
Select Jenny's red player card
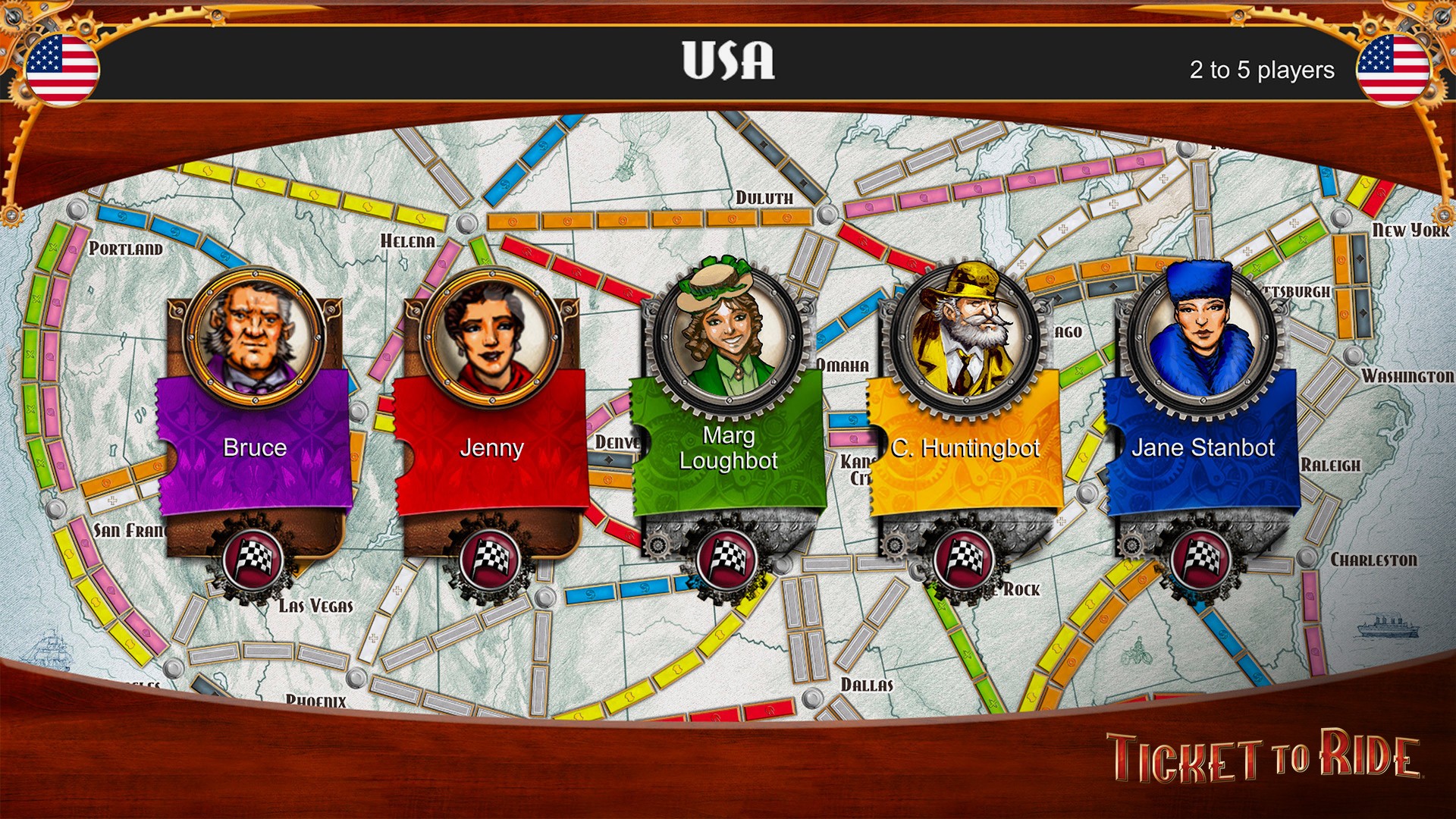pos(493,448)
